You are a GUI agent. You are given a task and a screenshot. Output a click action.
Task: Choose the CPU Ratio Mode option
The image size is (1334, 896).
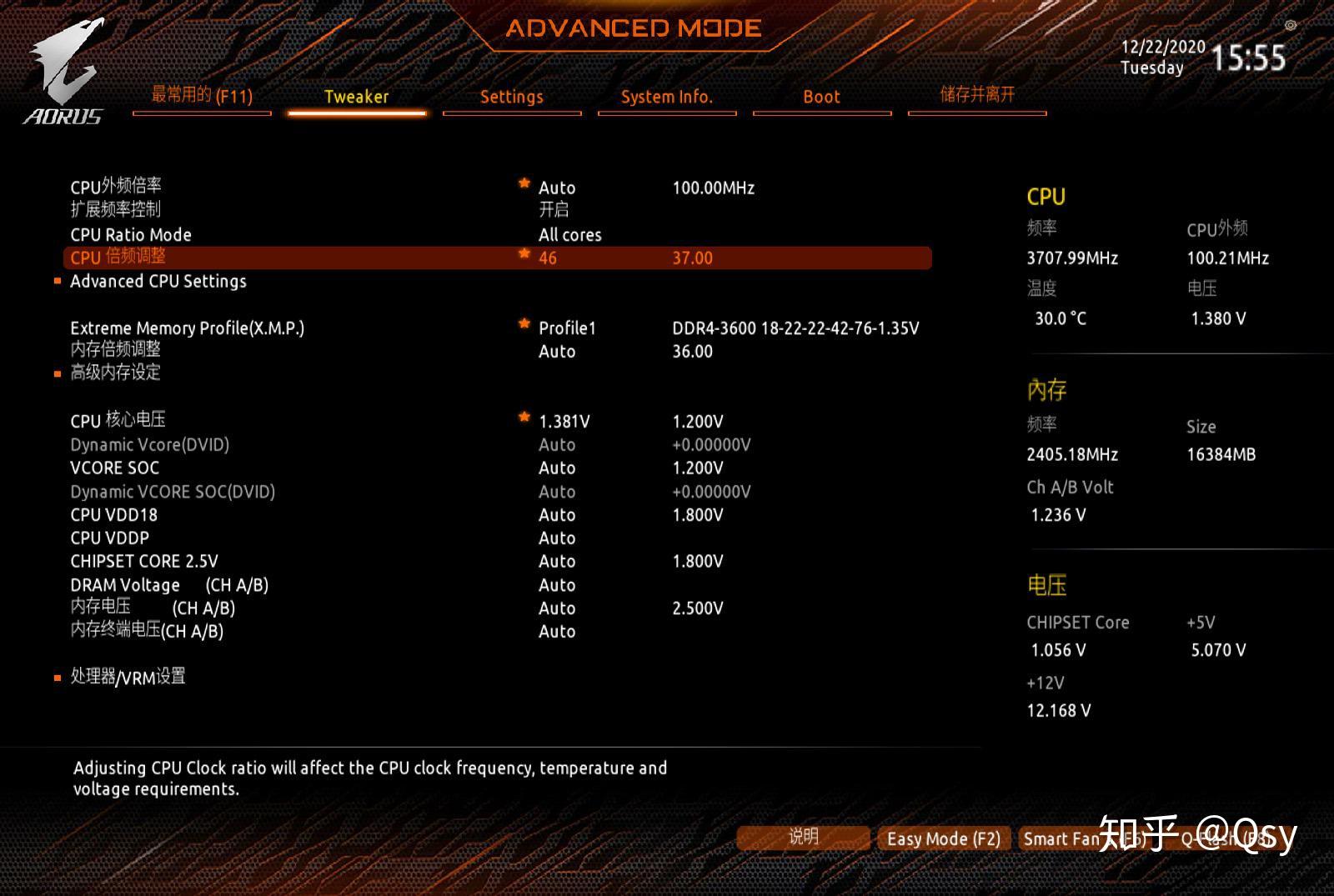131,235
